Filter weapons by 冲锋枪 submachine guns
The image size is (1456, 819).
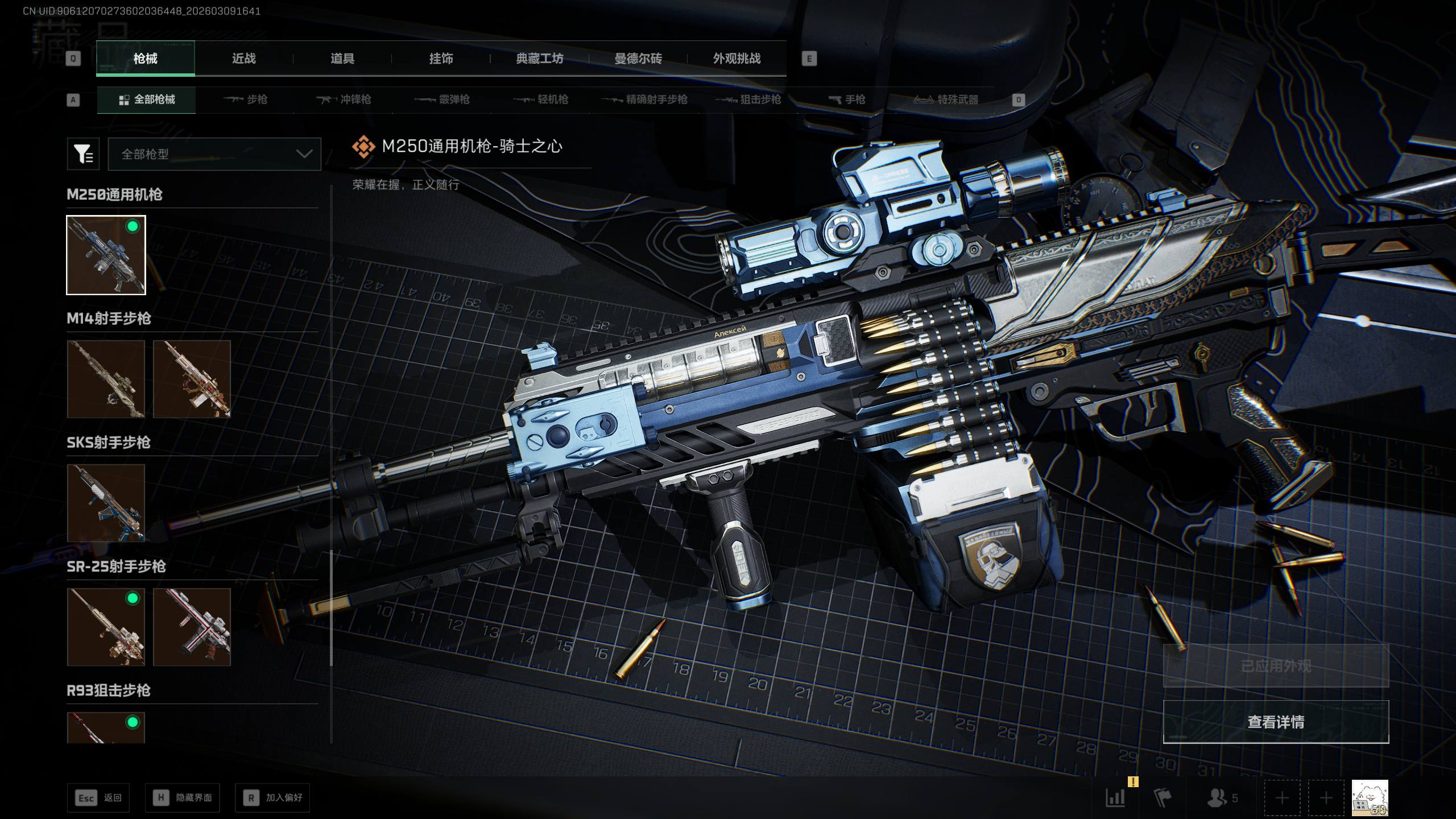(x=344, y=100)
